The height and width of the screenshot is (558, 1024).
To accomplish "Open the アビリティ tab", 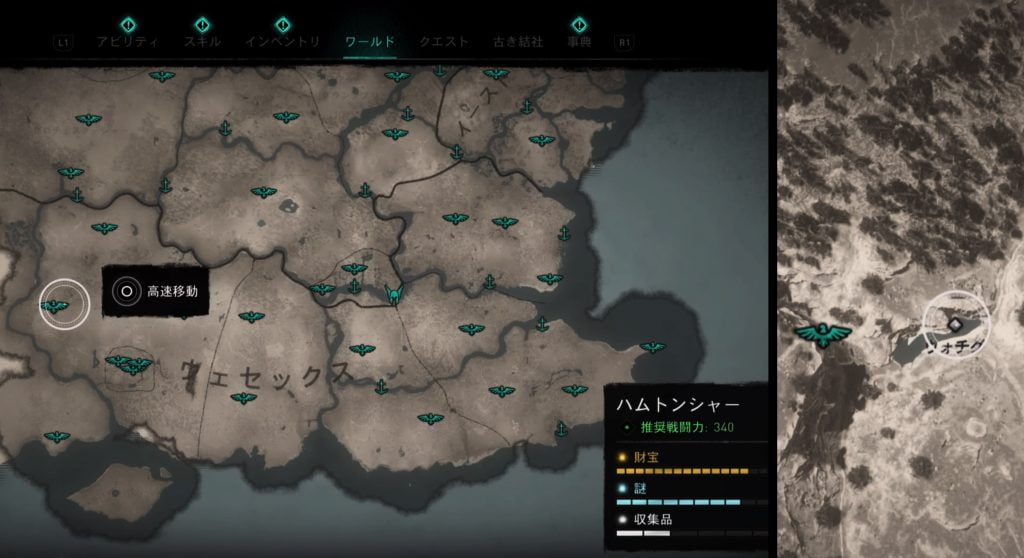I will coord(127,42).
